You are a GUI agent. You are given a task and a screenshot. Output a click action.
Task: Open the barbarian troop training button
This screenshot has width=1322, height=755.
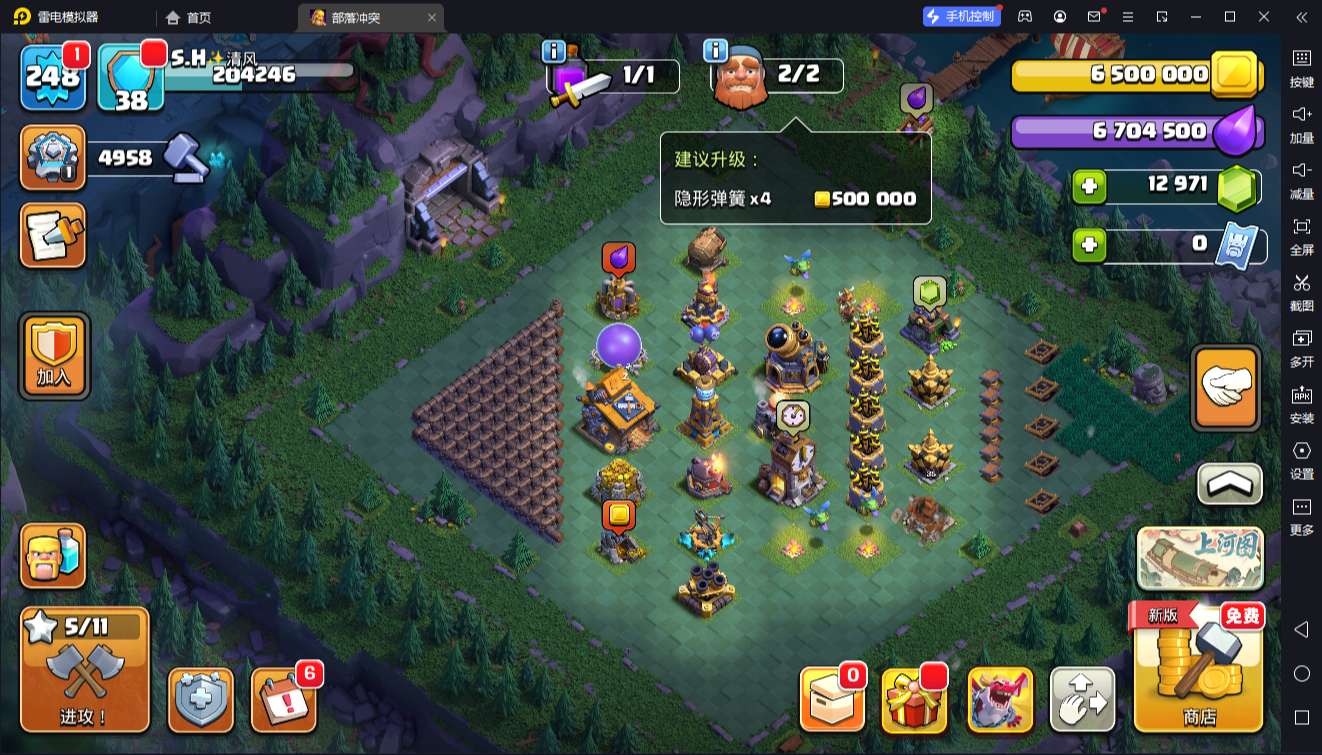[53, 555]
